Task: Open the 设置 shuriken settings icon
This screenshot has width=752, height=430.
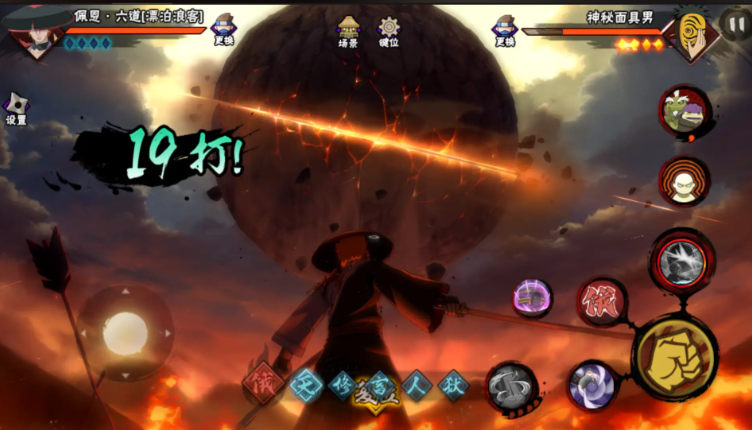Action: coord(16,108)
